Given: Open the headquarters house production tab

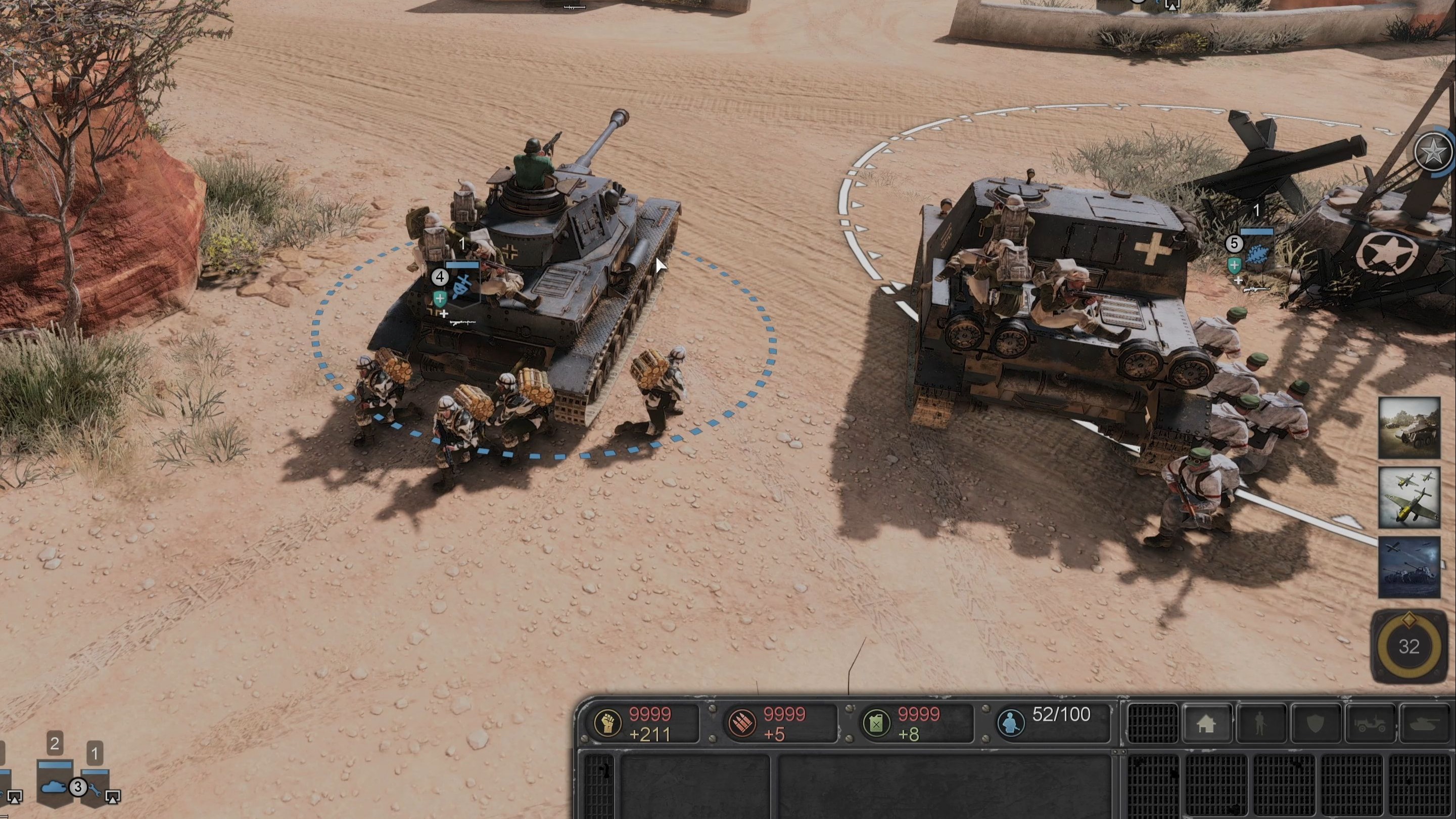Looking at the screenshot, I should tap(1206, 723).
